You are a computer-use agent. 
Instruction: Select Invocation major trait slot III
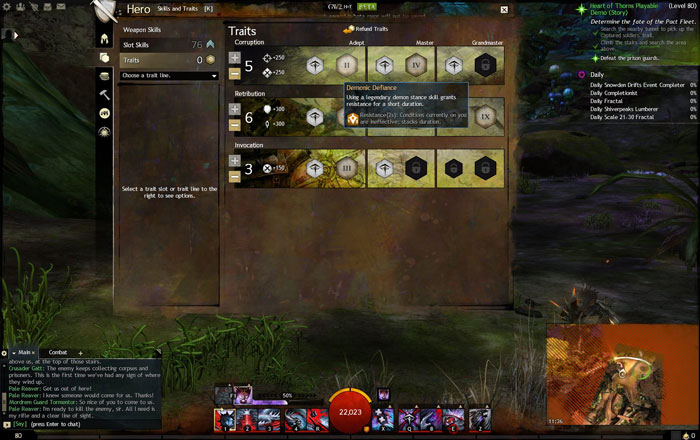[347, 168]
